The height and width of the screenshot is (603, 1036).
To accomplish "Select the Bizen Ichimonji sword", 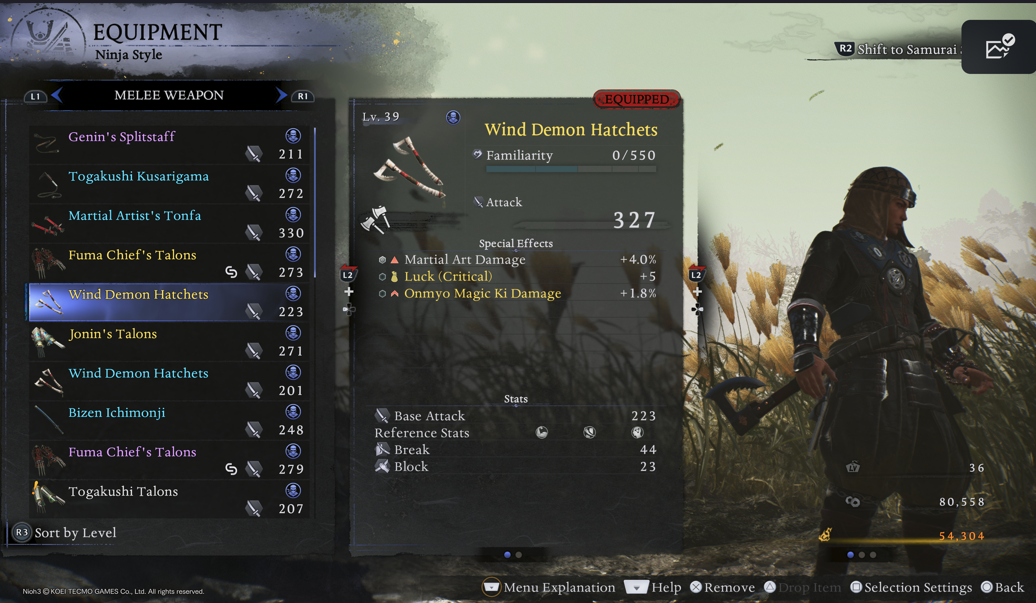I will (170, 420).
